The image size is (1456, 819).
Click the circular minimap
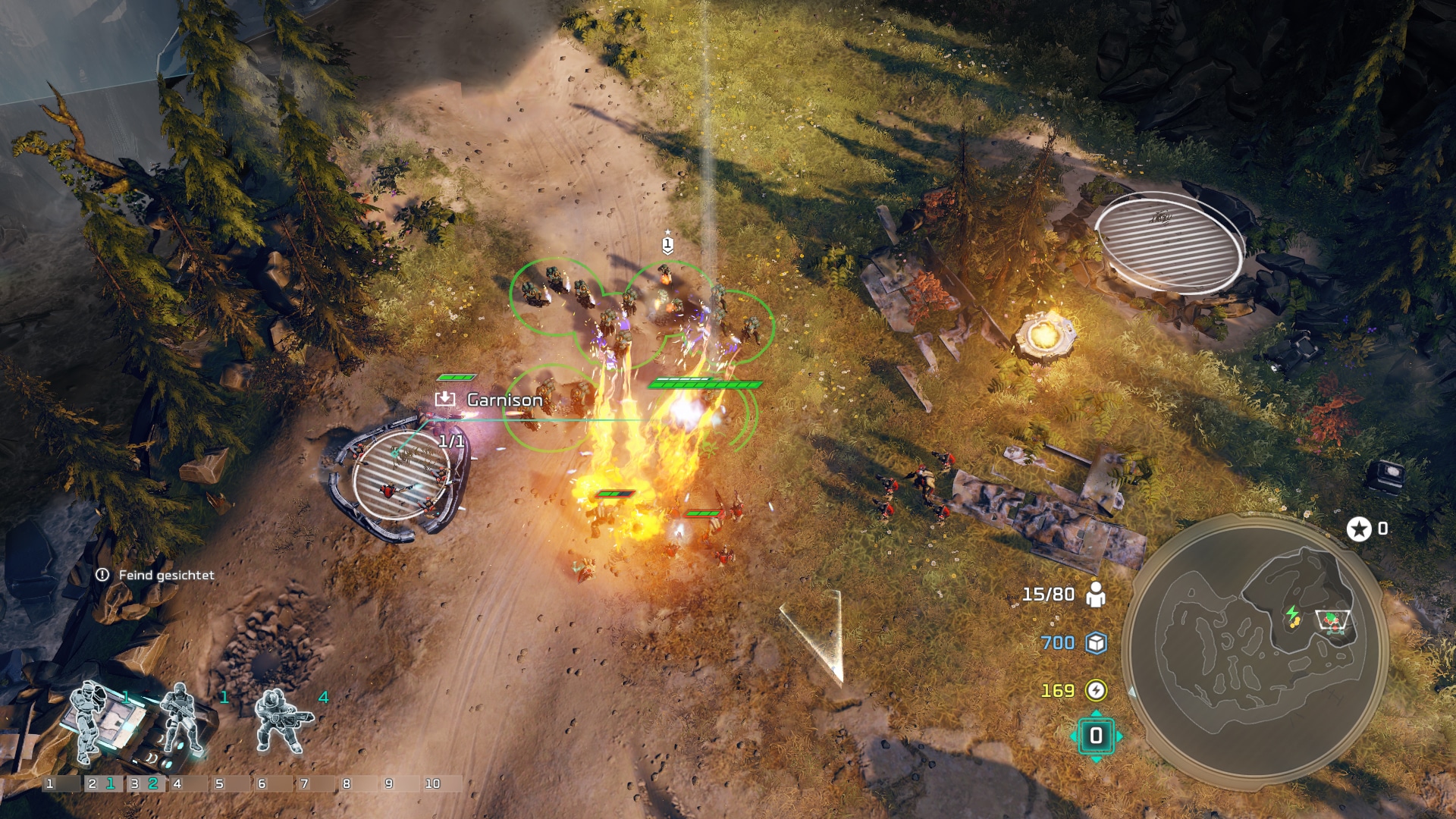(x=1255, y=649)
